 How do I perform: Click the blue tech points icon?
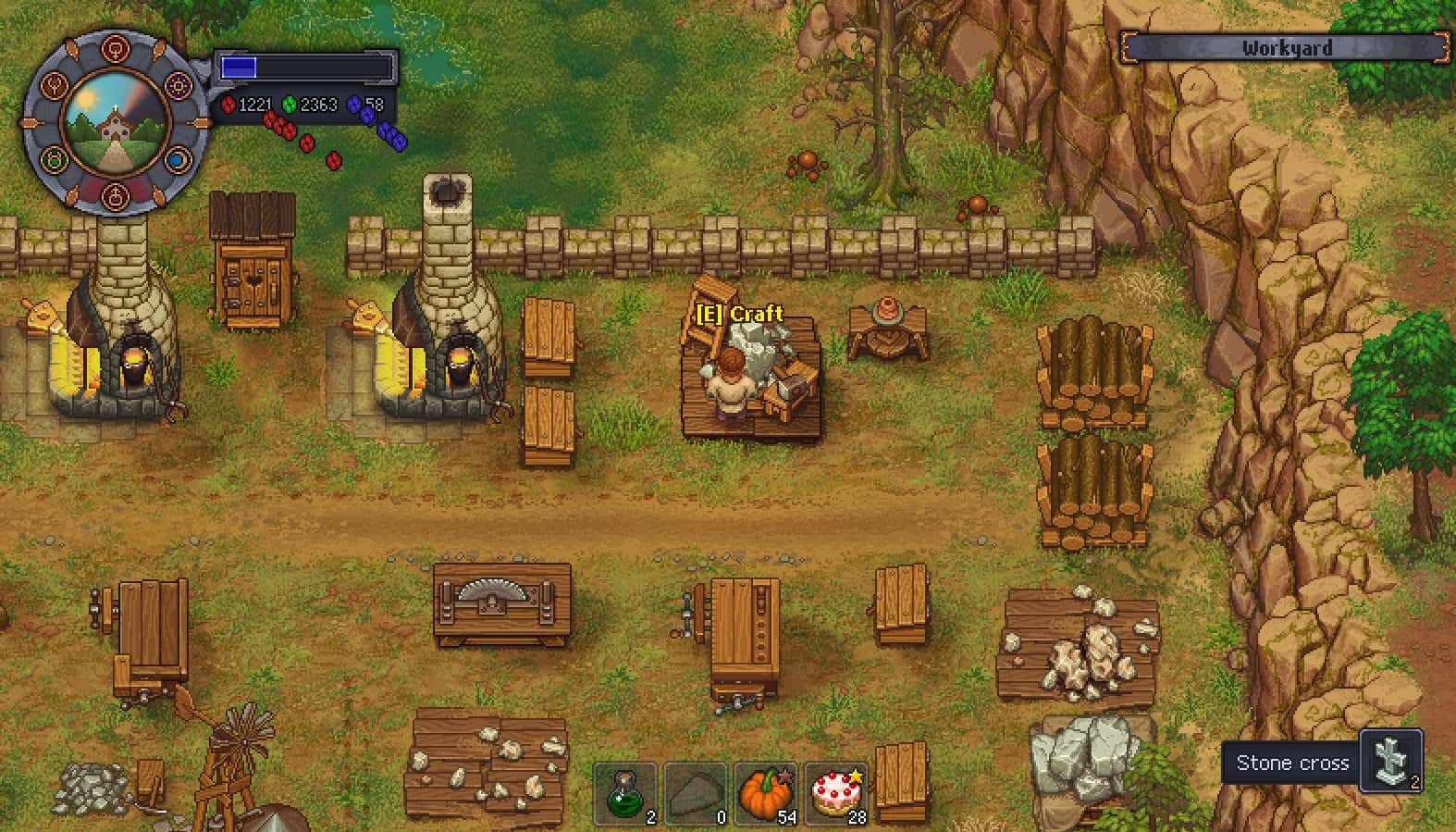click(x=354, y=105)
